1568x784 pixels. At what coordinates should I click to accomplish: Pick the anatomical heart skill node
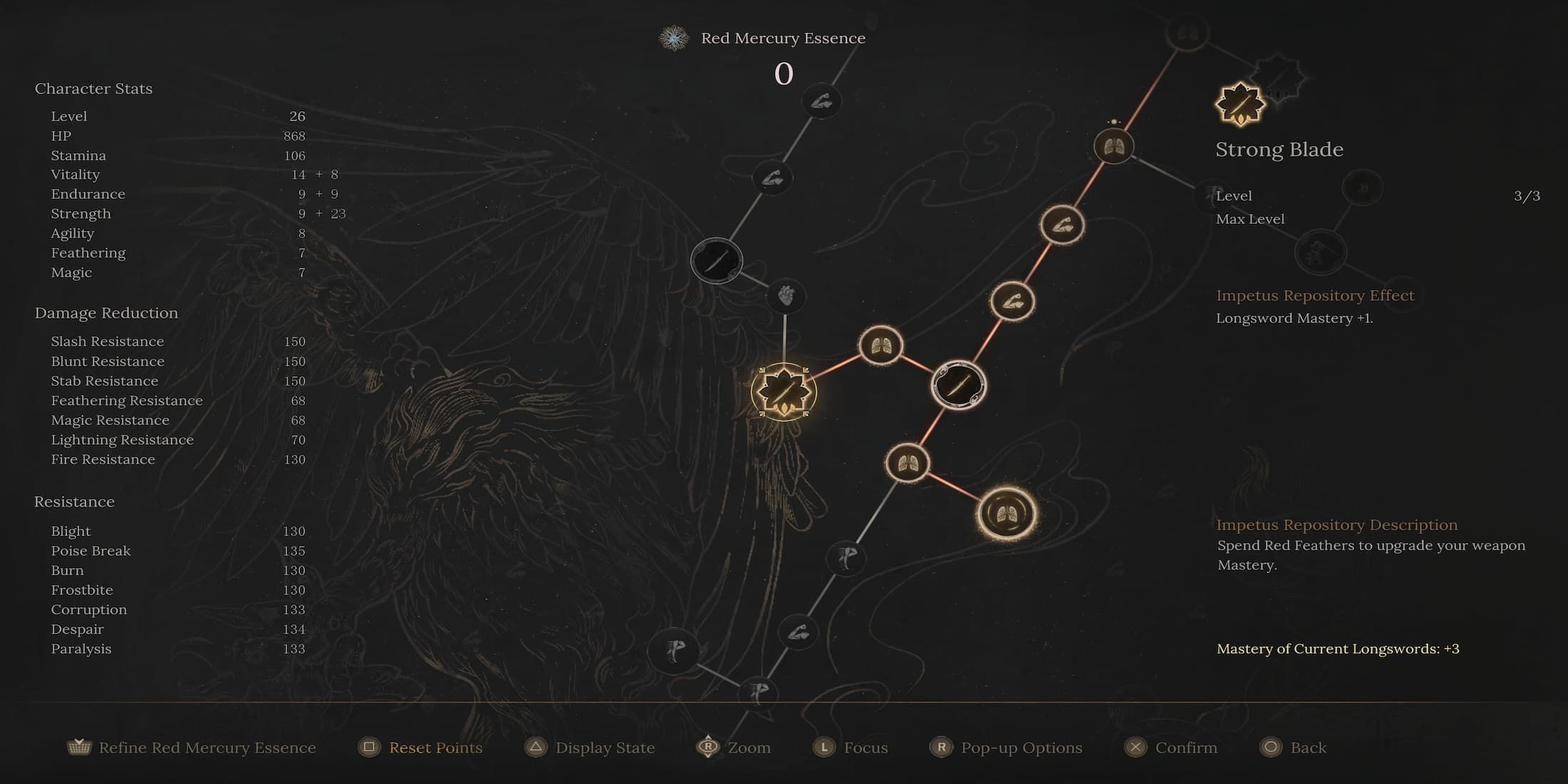pos(785,295)
